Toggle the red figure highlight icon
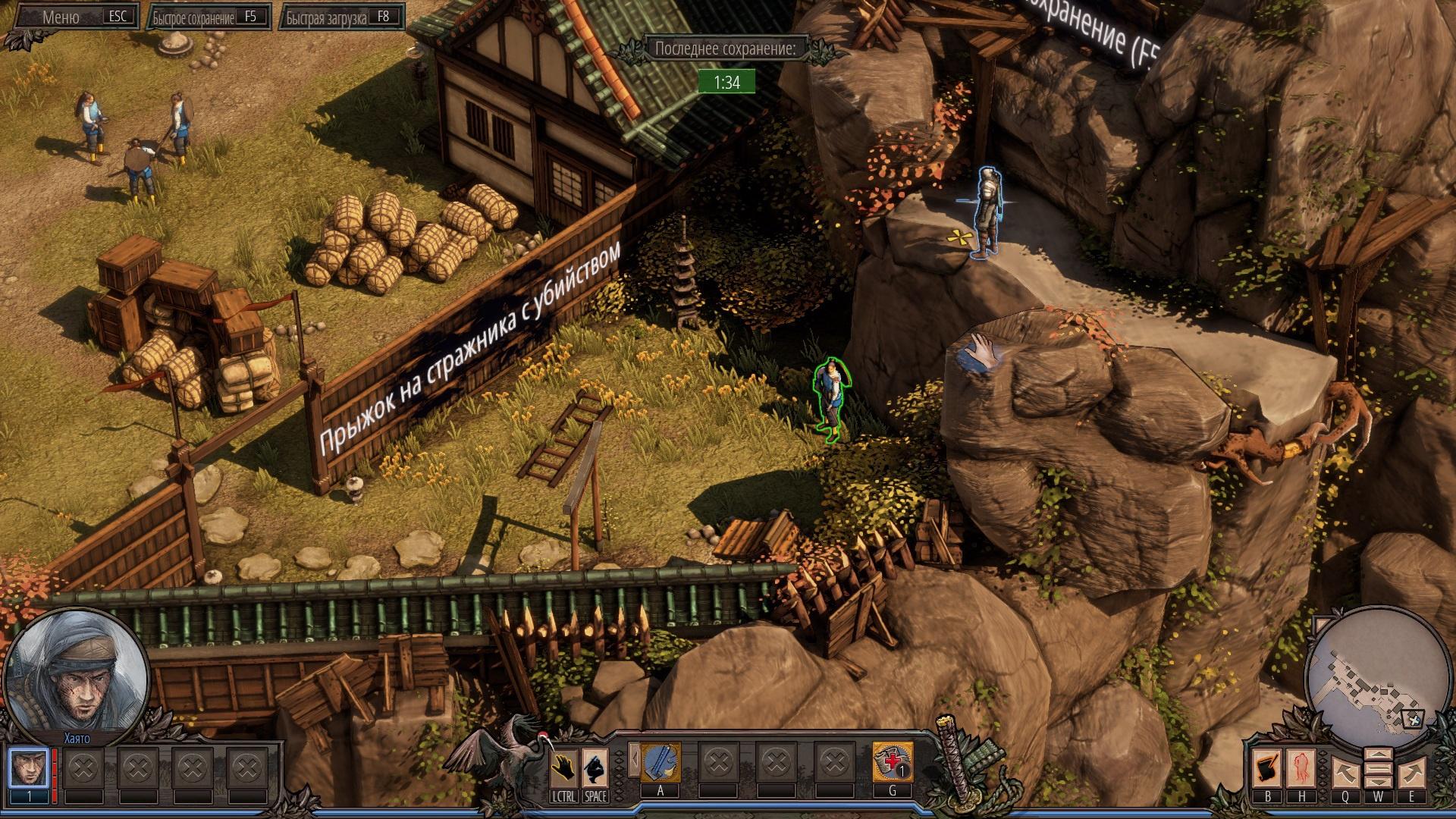Viewport: 1456px width, 819px height. 1301,769
